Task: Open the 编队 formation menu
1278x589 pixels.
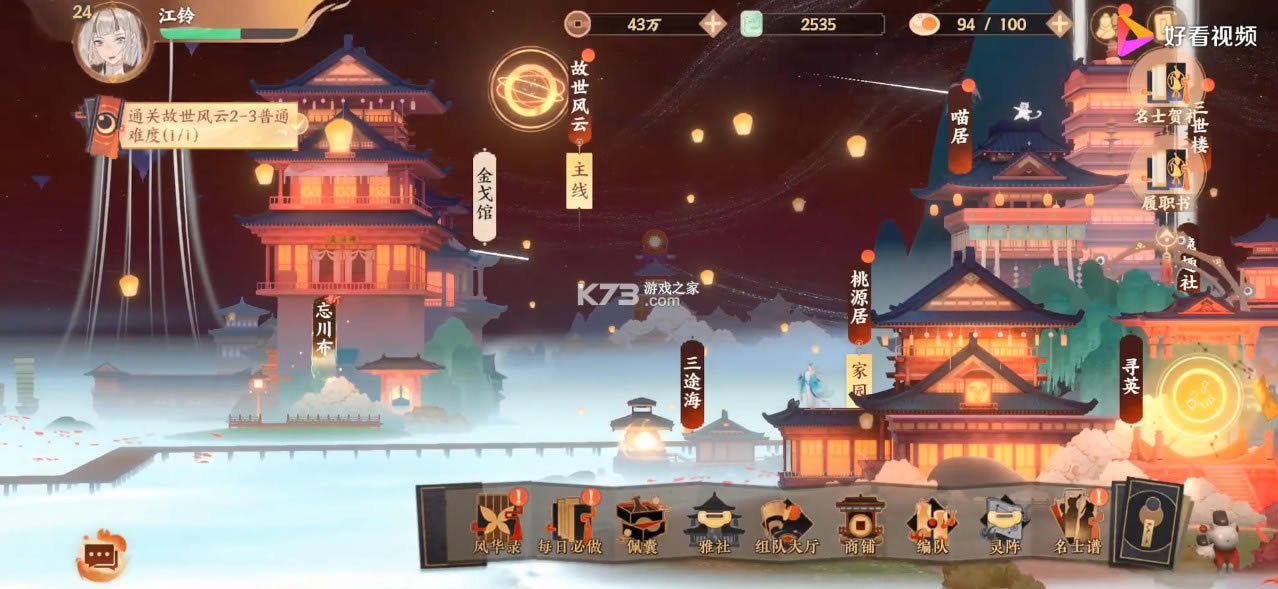Action: [931, 521]
